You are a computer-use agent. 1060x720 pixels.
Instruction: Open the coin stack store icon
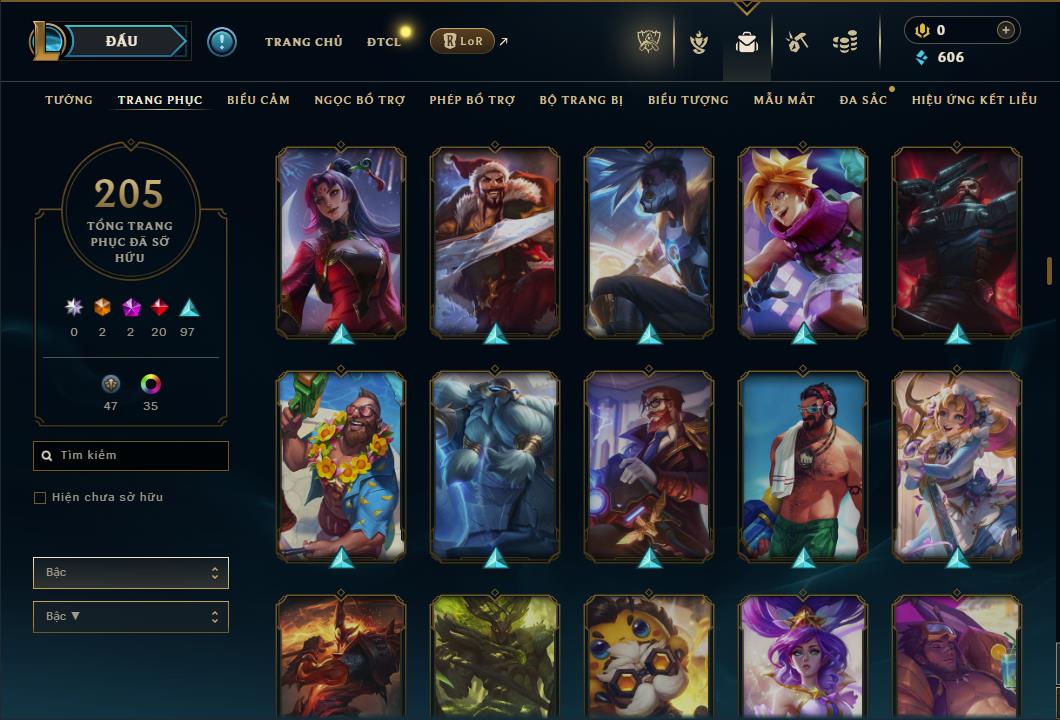point(845,42)
